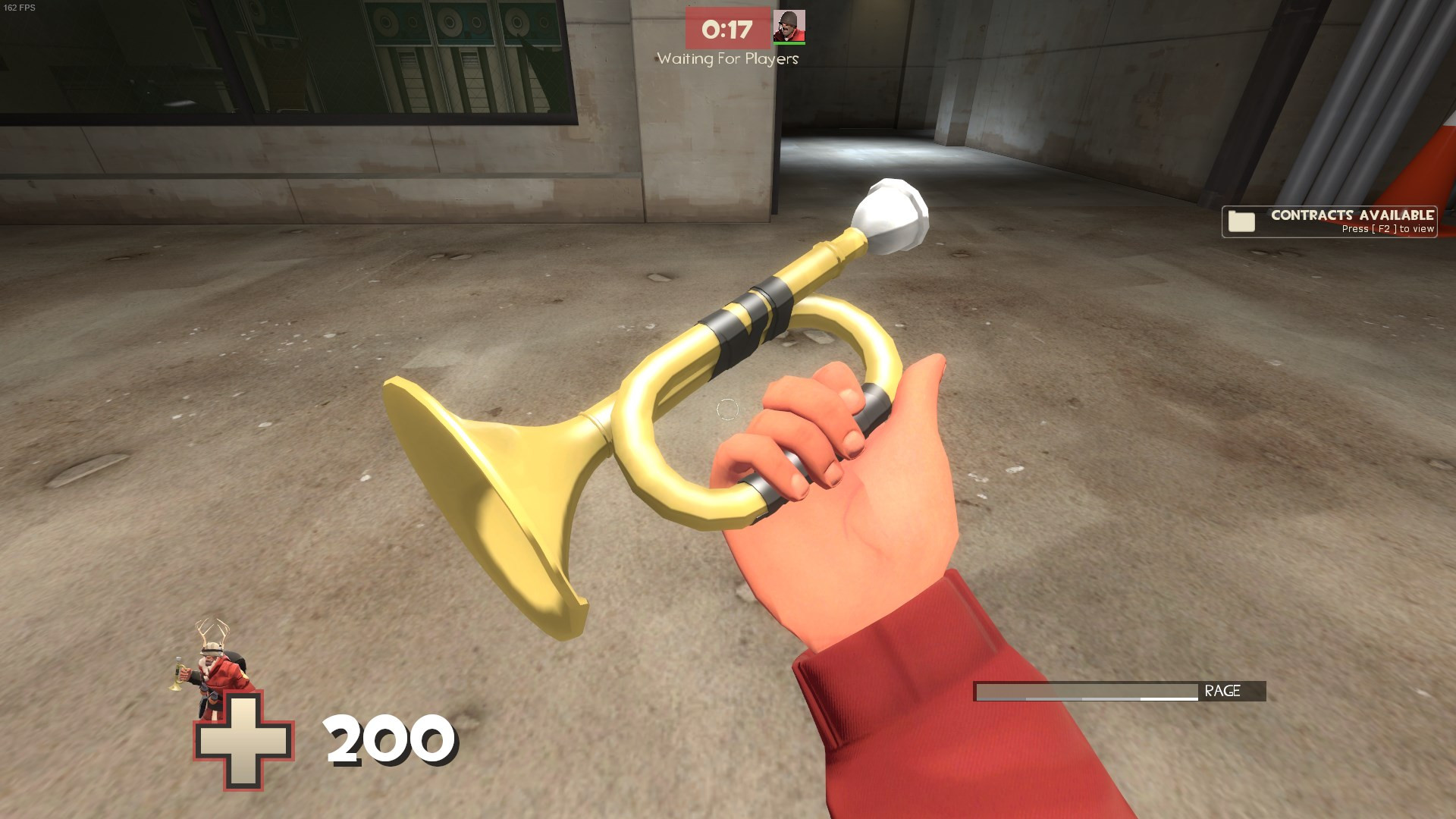Click the RAGE progress bar
This screenshot has height=819, width=1456.
(x=1084, y=691)
